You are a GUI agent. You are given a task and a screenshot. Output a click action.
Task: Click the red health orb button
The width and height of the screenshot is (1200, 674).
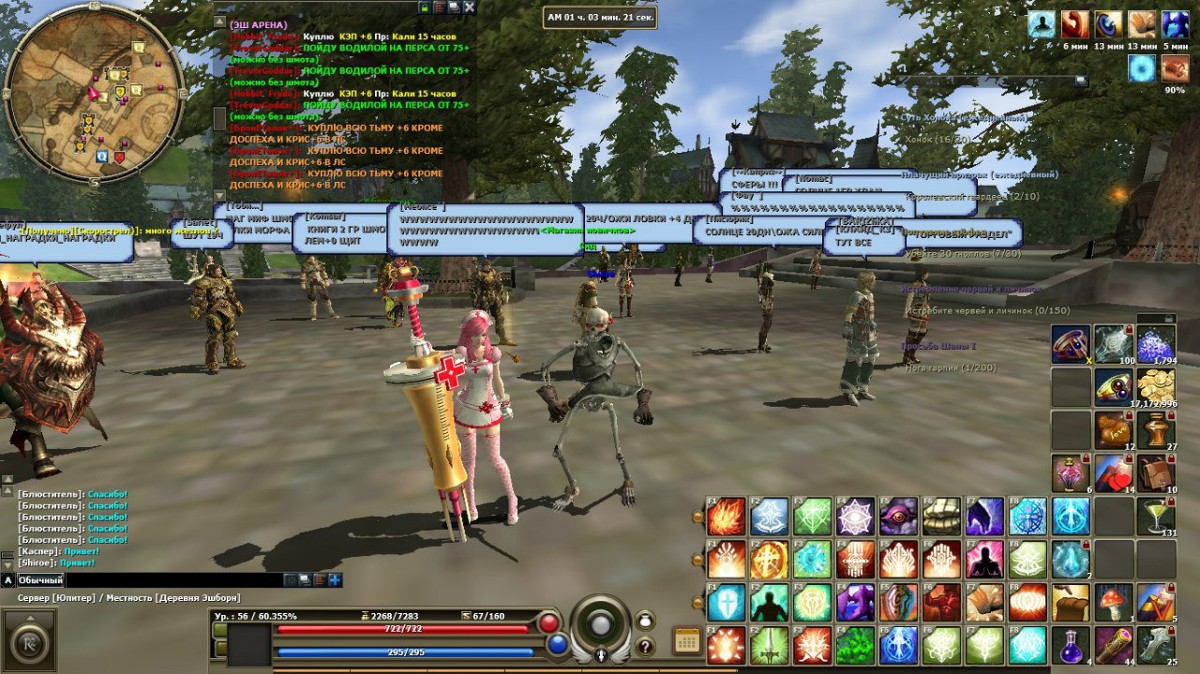tap(548, 623)
